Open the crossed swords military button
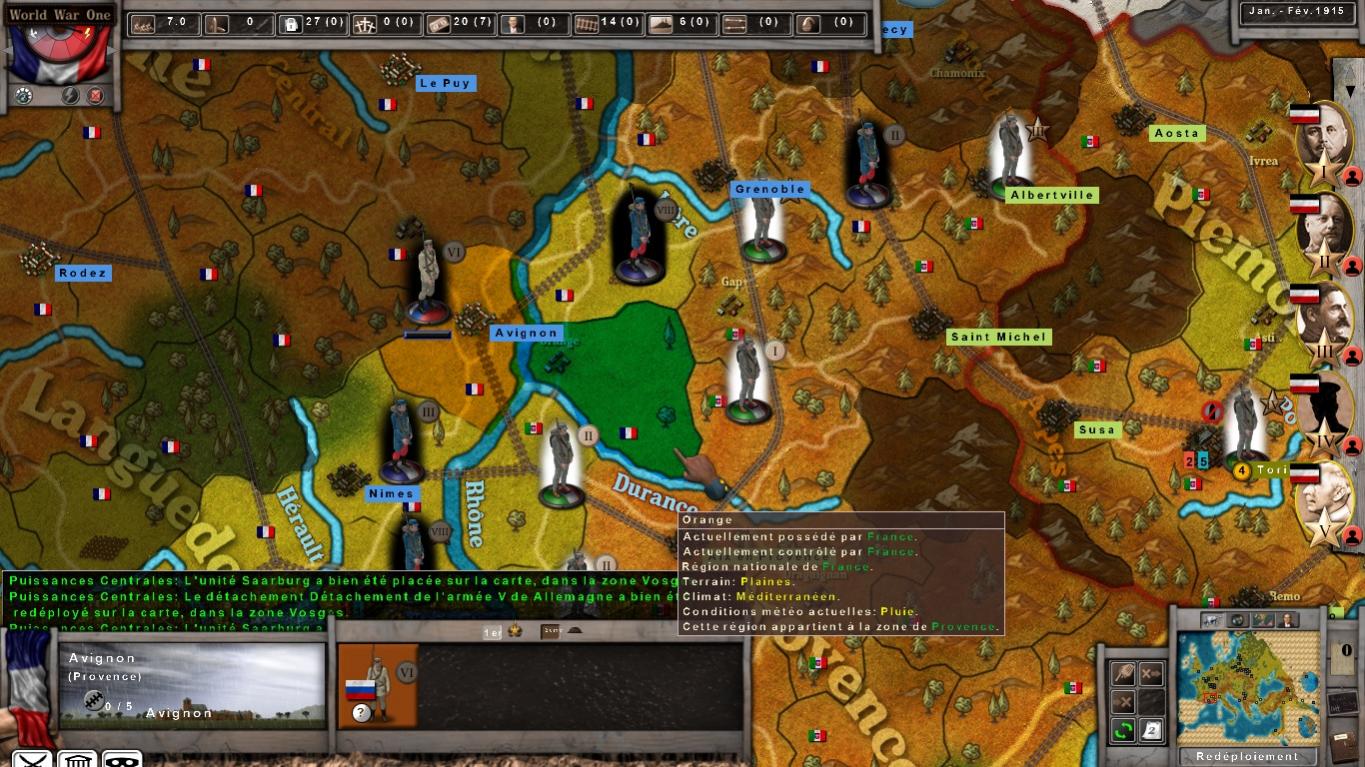 point(32,760)
